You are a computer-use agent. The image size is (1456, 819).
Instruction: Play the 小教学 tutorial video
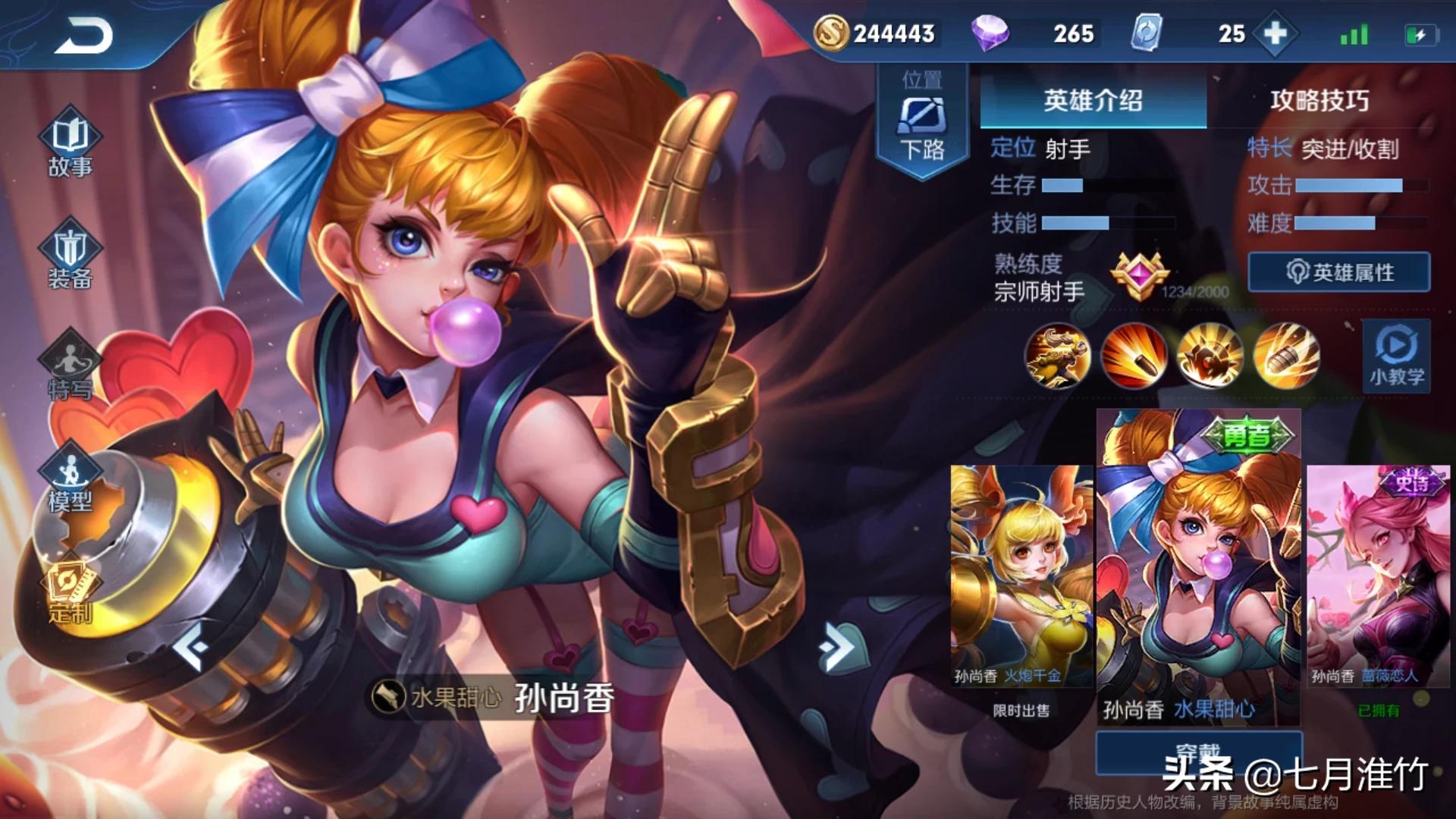point(1396,356)
